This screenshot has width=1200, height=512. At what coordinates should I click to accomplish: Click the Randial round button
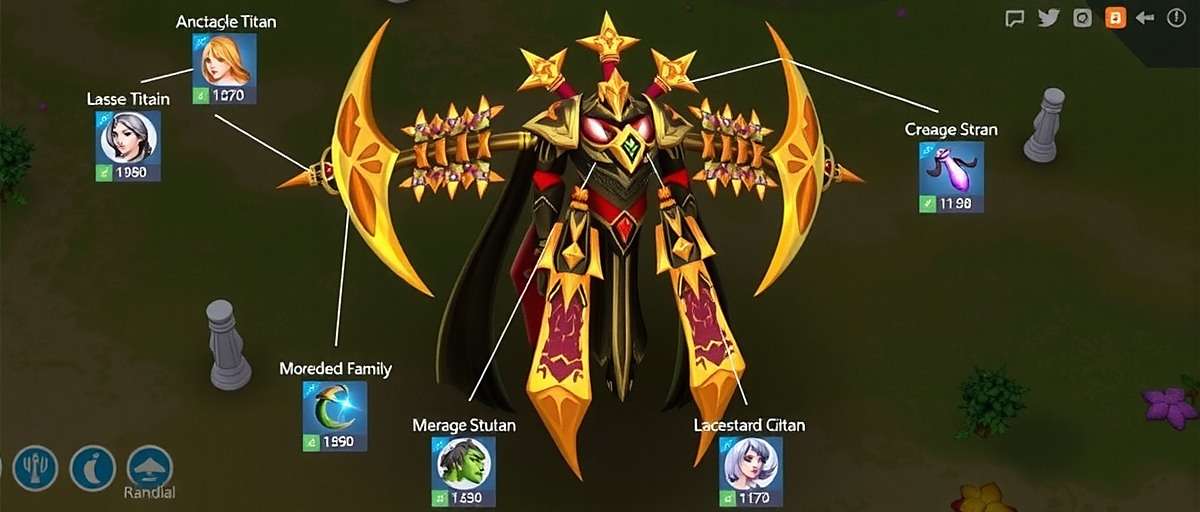tap(150, 467)
